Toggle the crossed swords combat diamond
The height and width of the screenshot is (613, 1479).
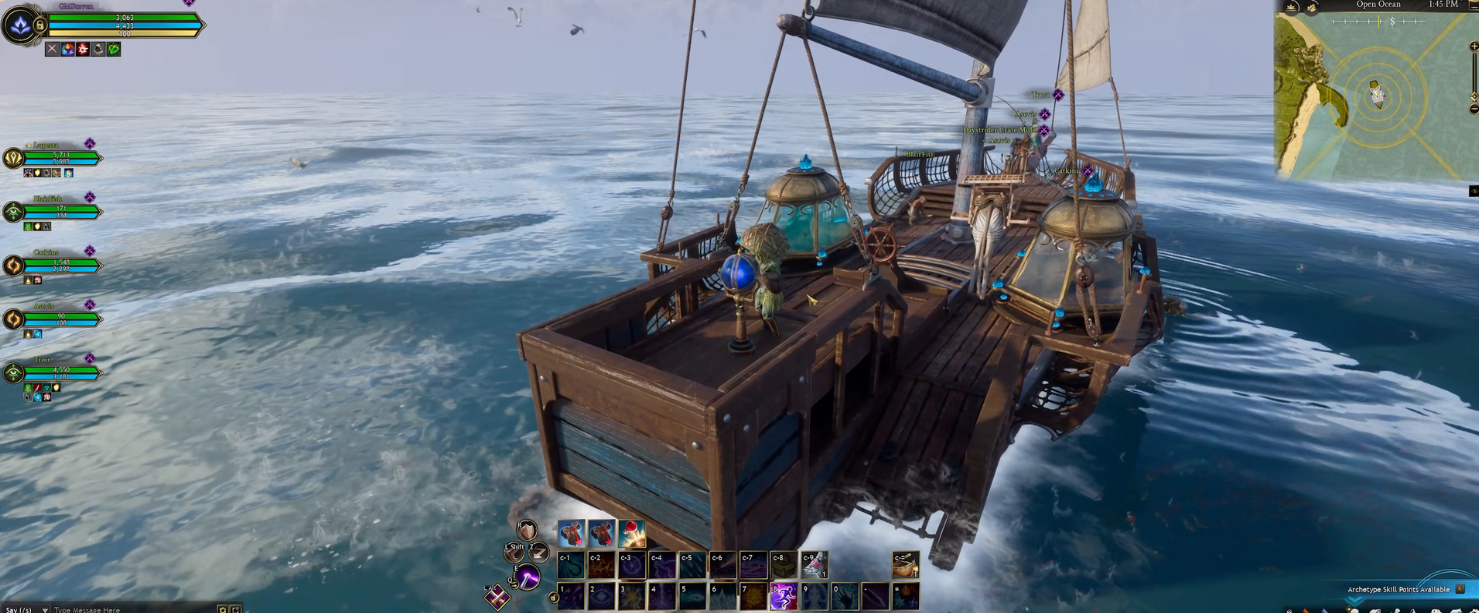coord(497,598)
